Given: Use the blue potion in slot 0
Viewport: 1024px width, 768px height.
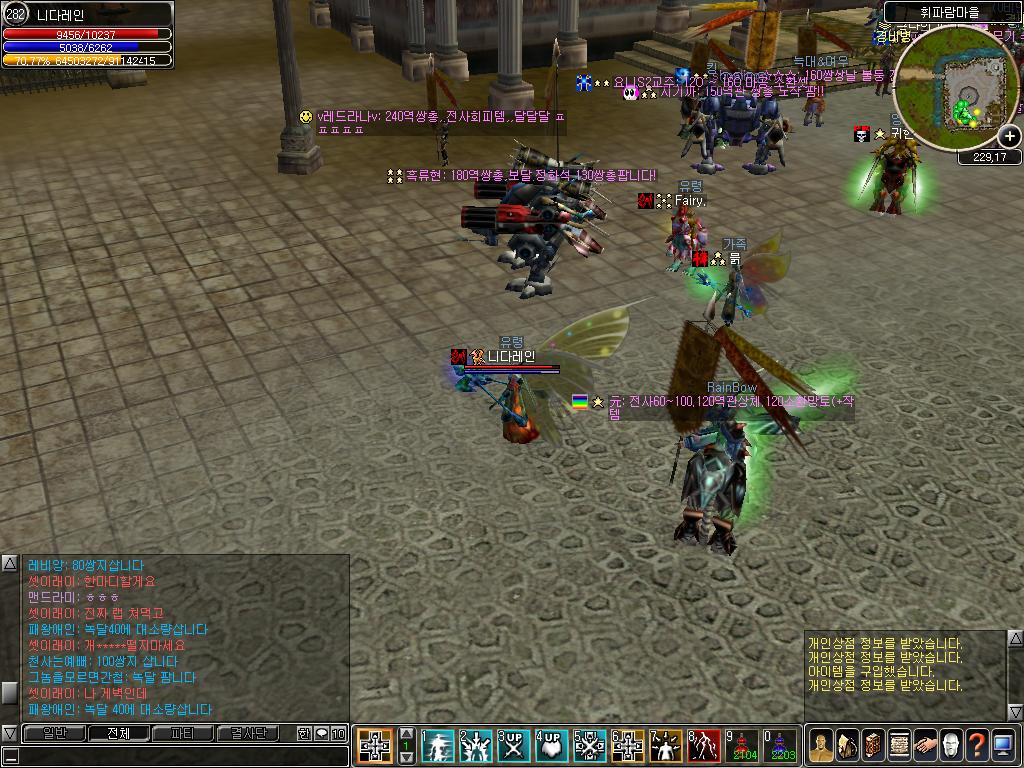Looking at the screenshot, I should pos(781,746).
